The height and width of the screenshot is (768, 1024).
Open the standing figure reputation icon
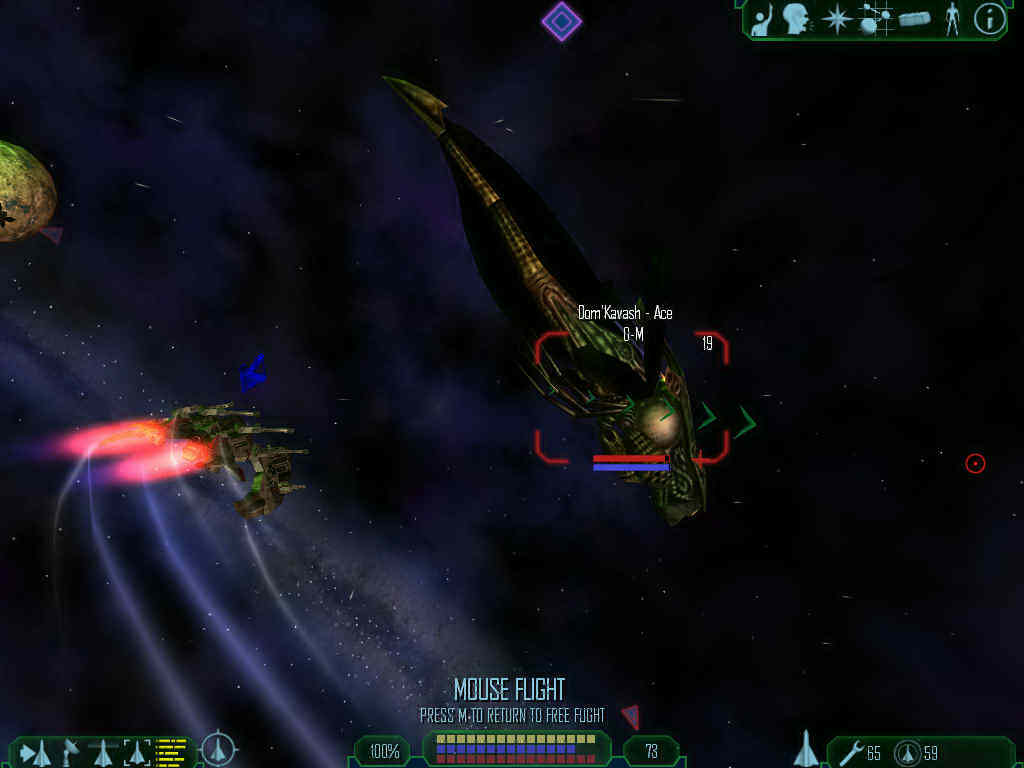click(x=952, y=19)
